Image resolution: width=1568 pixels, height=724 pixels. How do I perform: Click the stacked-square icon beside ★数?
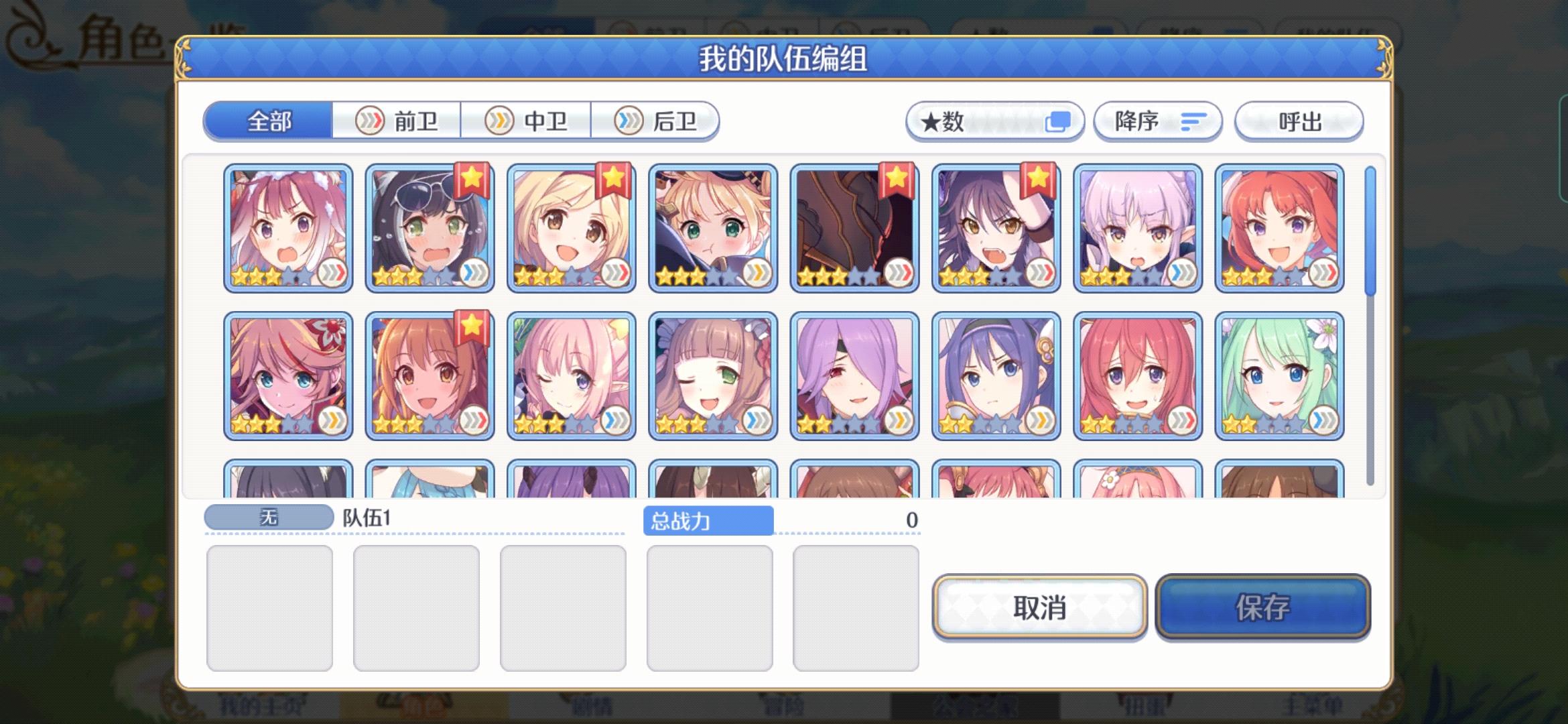point(1060,121)
